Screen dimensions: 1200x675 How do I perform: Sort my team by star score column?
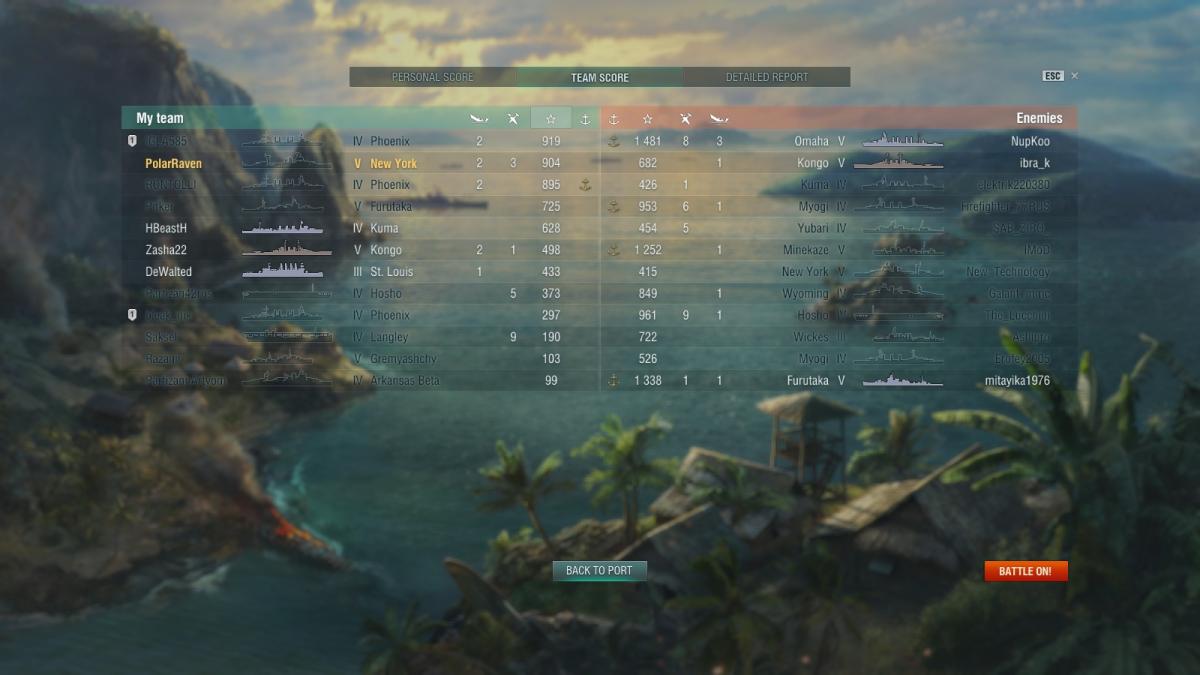[x=550, y=119]
